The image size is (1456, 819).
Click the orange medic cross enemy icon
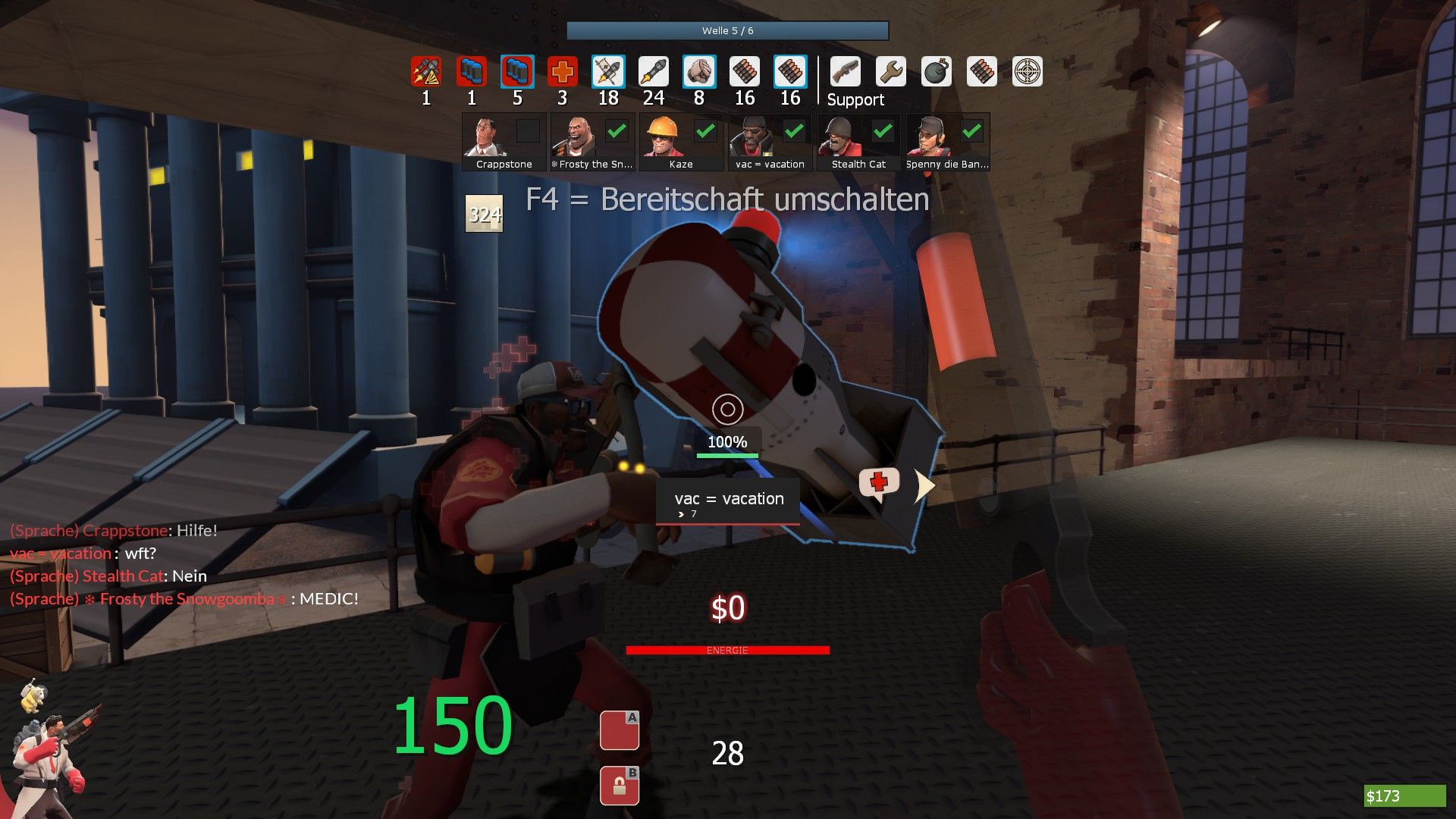point(562,72)
